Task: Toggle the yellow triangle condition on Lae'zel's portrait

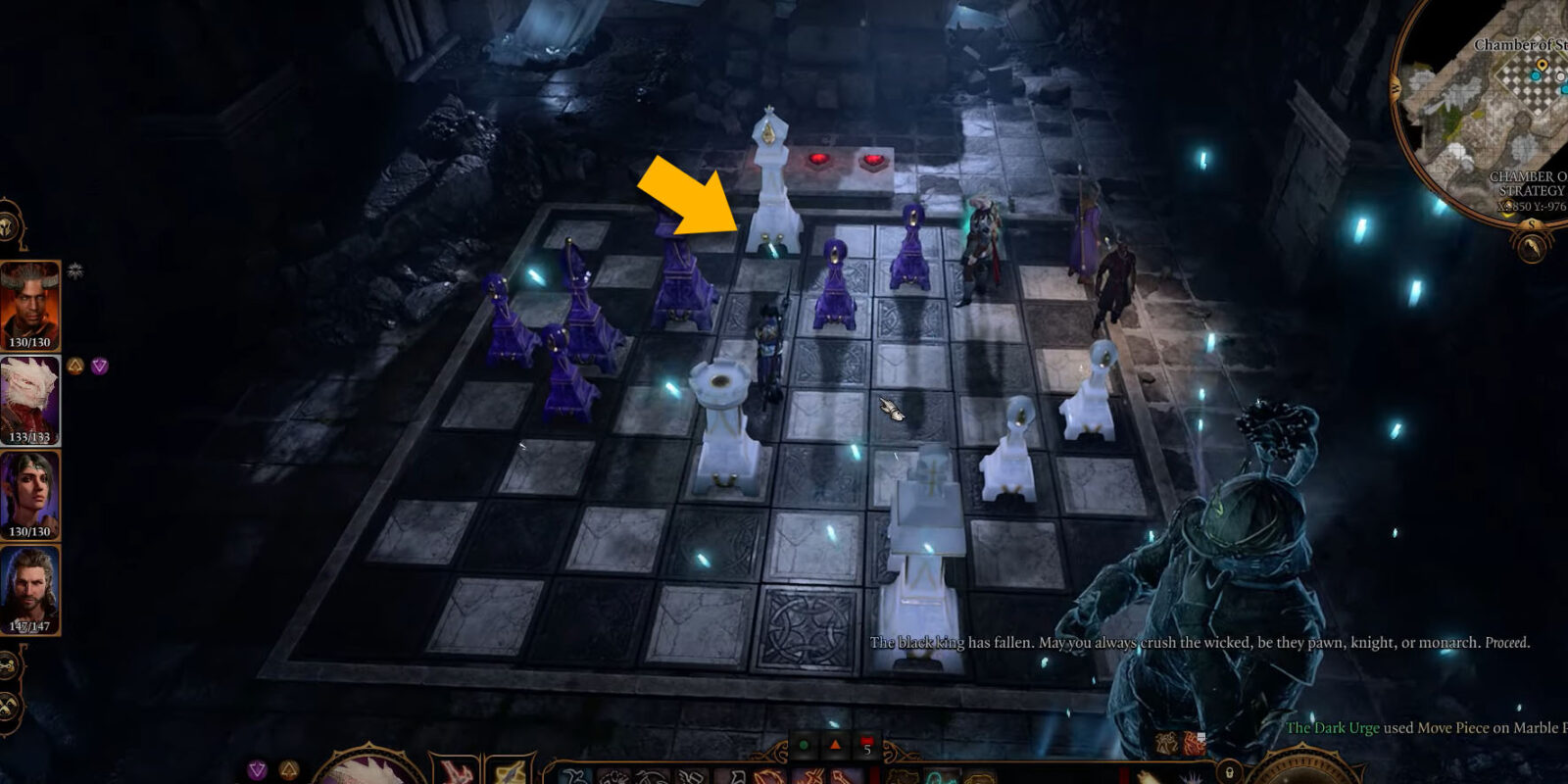Action: point(74,365)
